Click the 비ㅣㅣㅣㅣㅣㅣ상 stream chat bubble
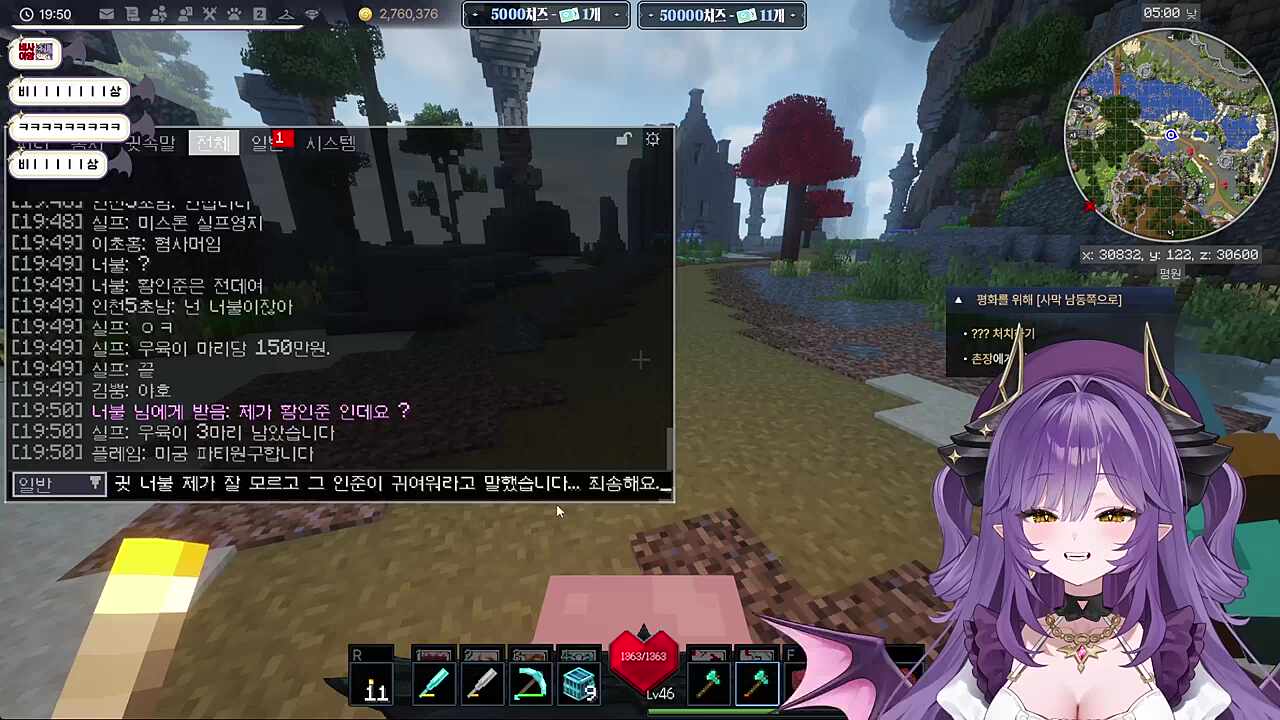Image resolution: width=1280 pixels, height=720 pixels. 69,92
